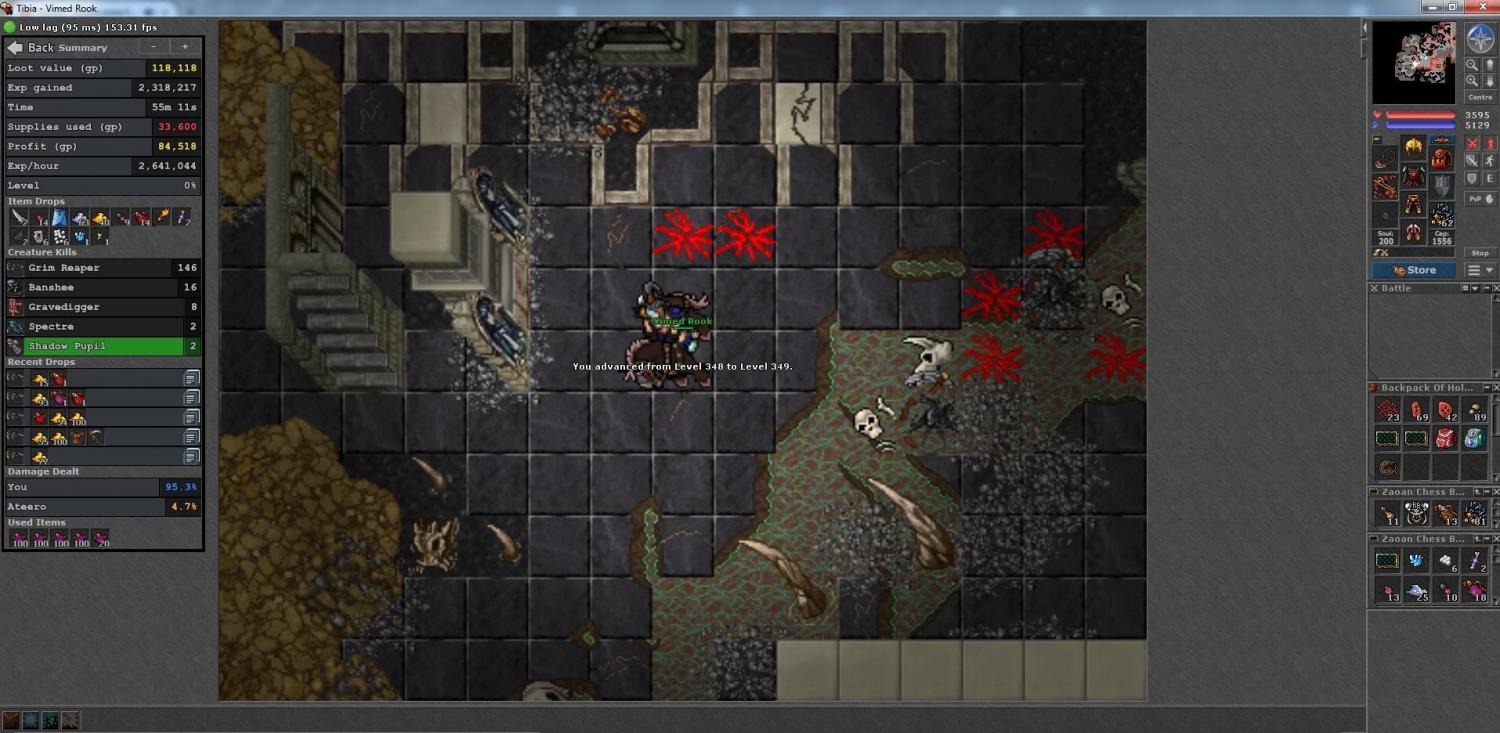Select the boots equipment slot
The height and width of the screenshot is (733, 1500).
pyautogui.click(x=1413, y=233)
